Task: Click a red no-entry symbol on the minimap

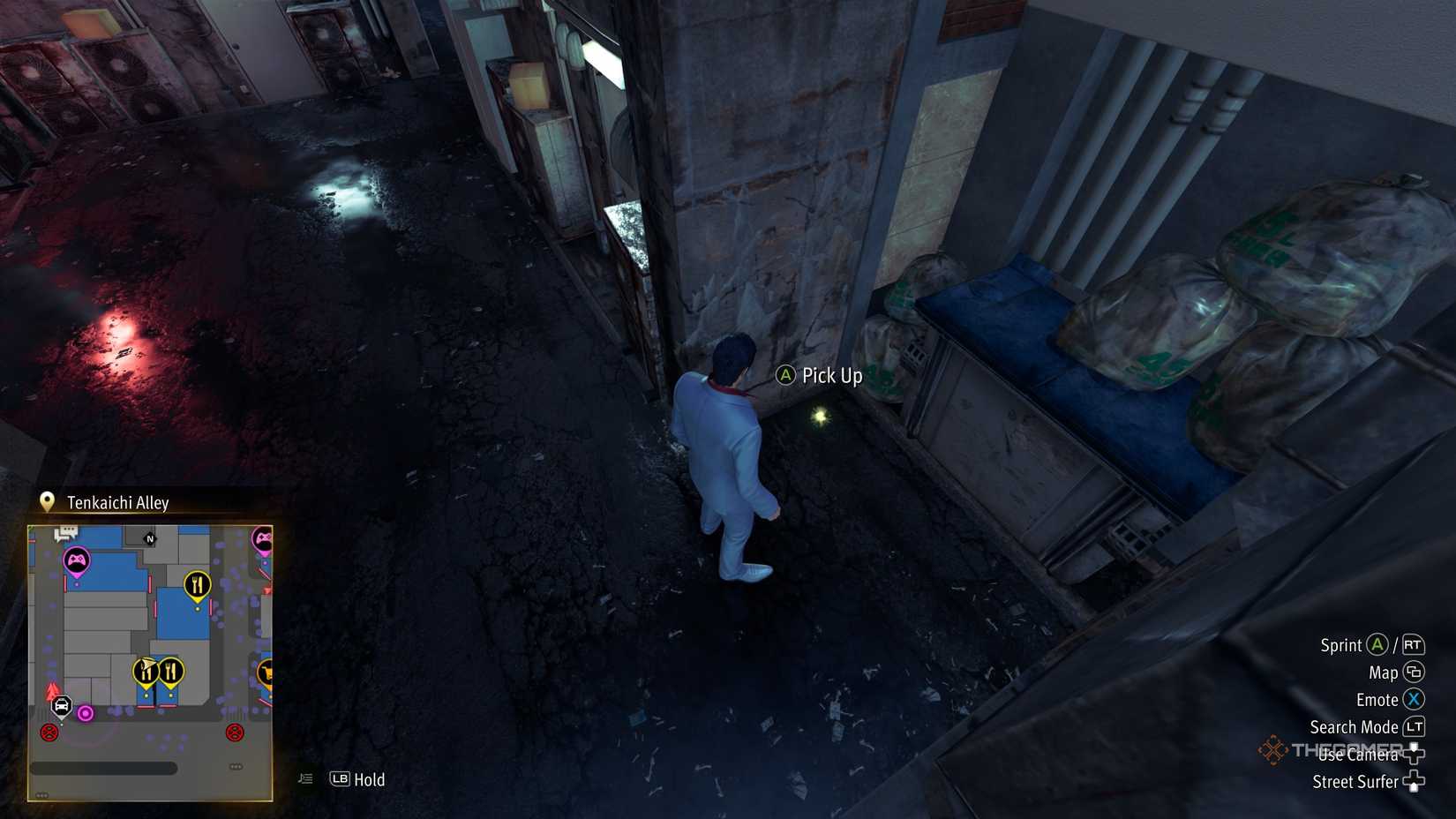Action: (x=48, y=733)
